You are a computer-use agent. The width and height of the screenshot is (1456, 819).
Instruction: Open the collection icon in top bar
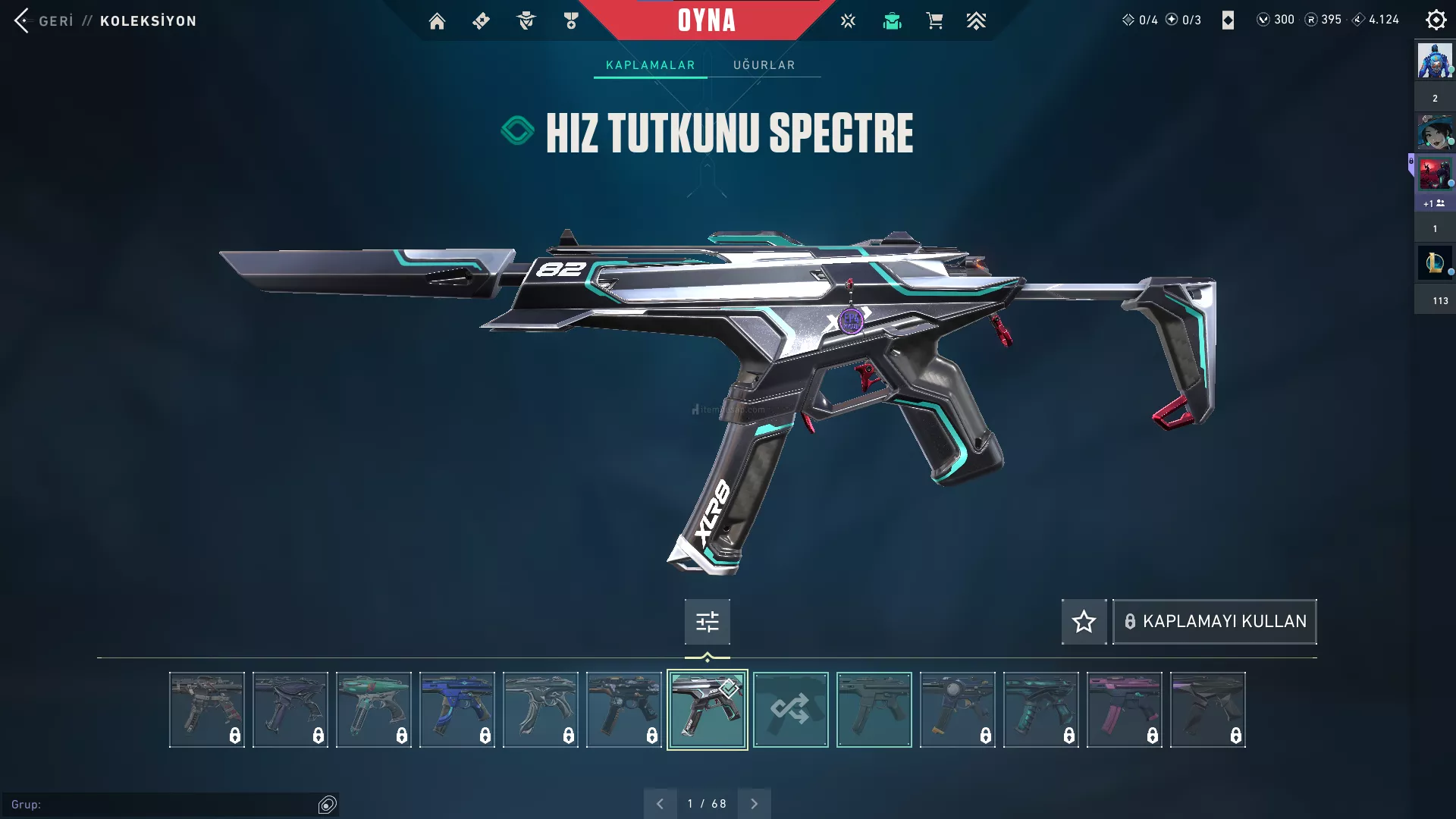892,21
